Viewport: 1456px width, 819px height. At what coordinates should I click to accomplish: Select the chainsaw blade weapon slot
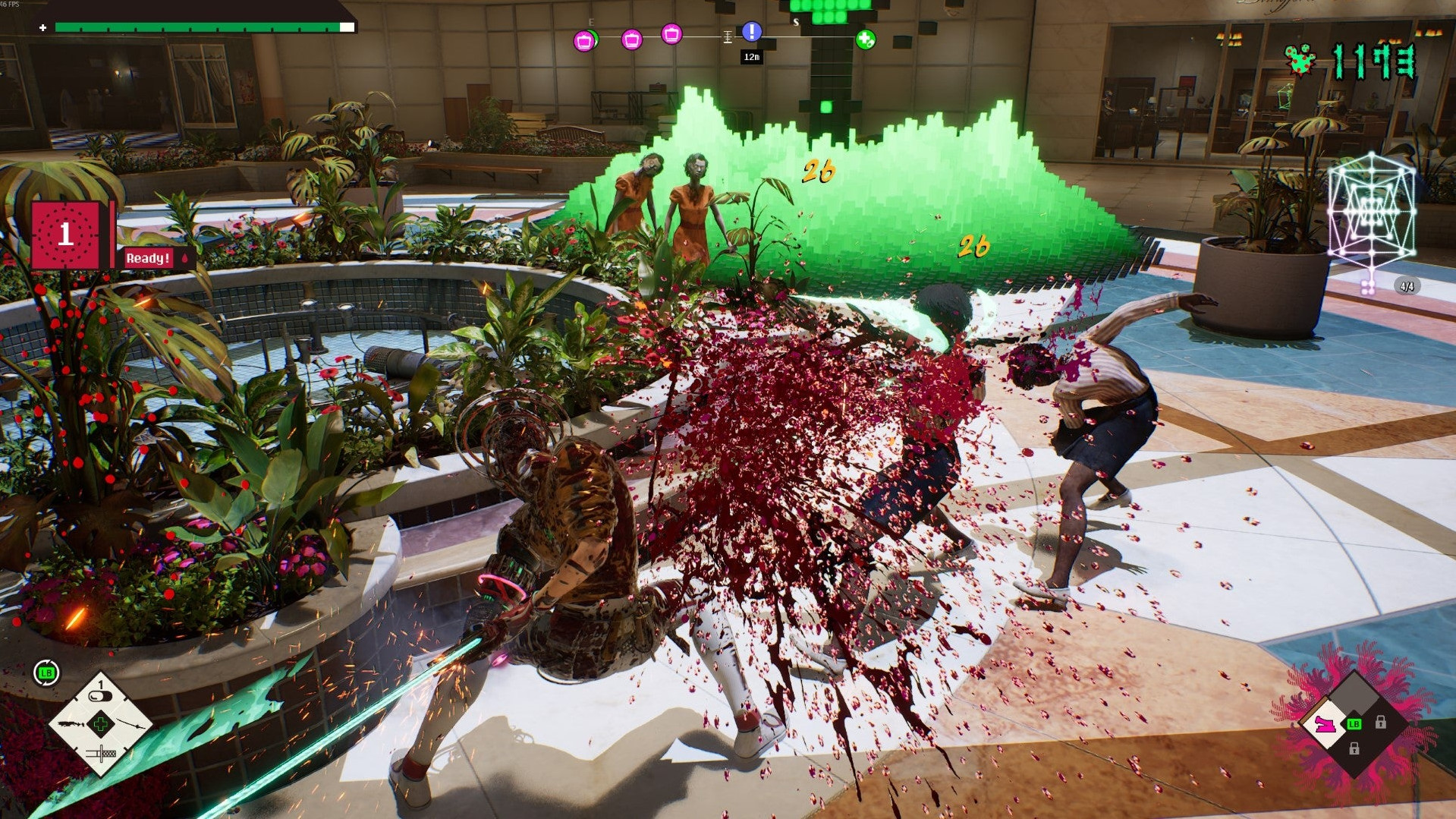[x=73, y=724]
